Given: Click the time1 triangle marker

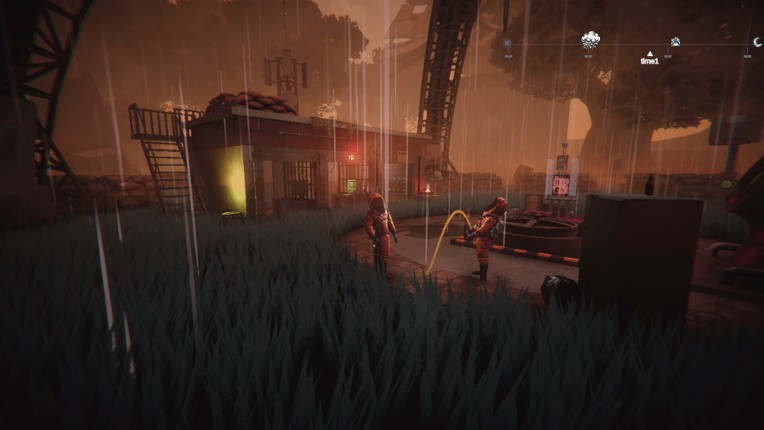Looking at the screenshot, I should click(x=650, y=53).
